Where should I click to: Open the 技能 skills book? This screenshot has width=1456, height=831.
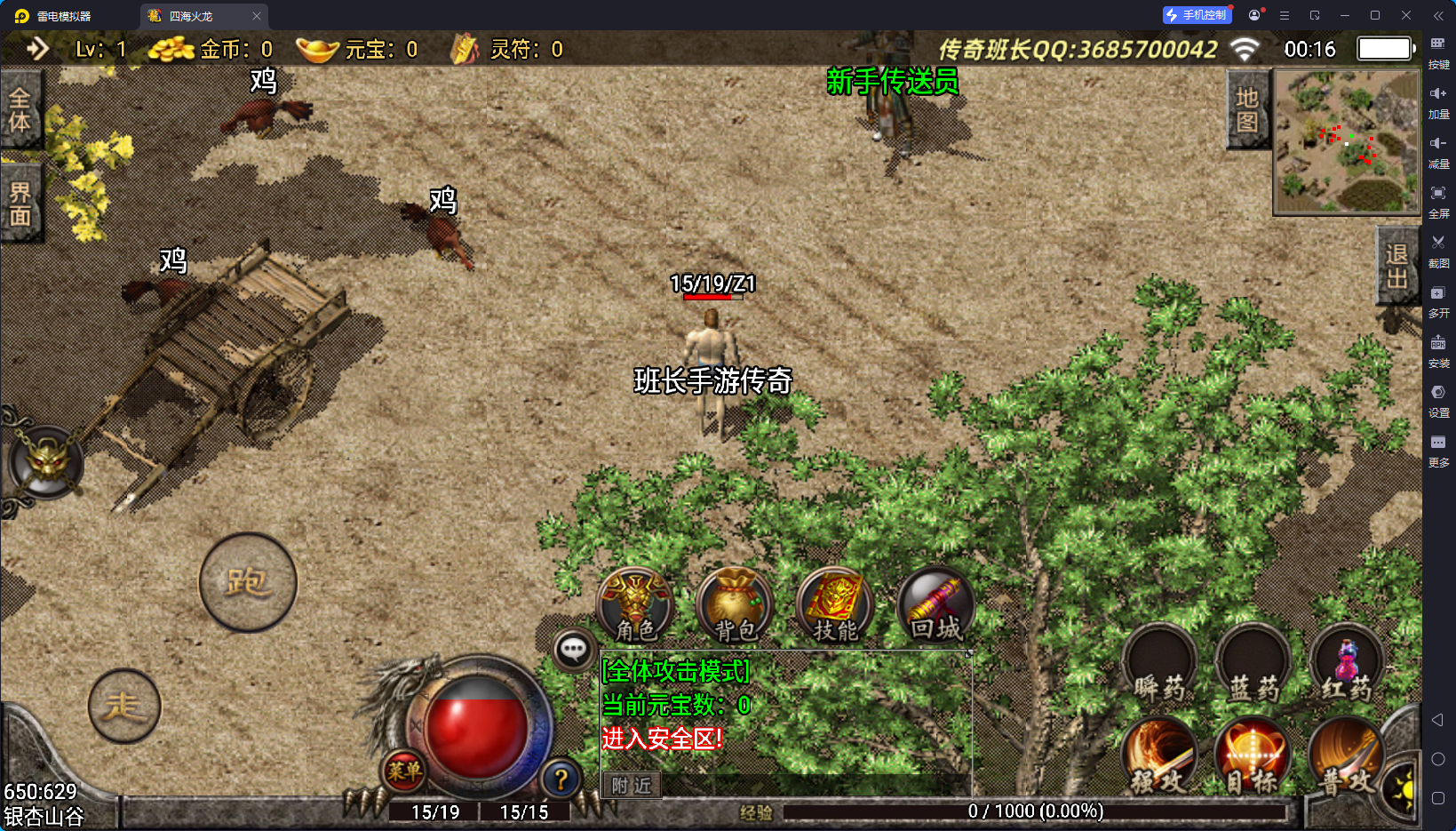tap(835, 606)
